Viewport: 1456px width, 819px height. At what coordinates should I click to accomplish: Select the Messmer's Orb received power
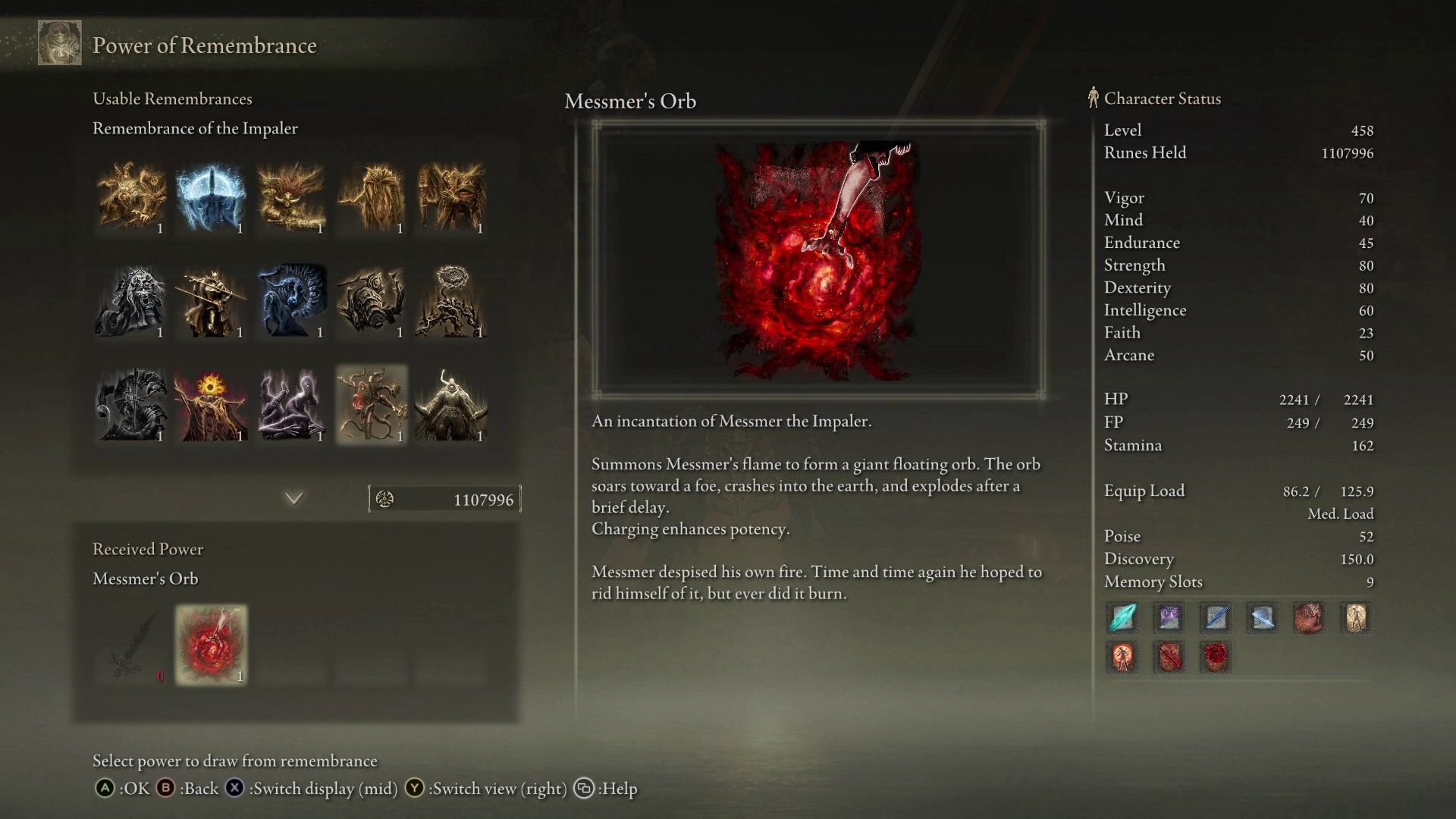coord(211,645)
